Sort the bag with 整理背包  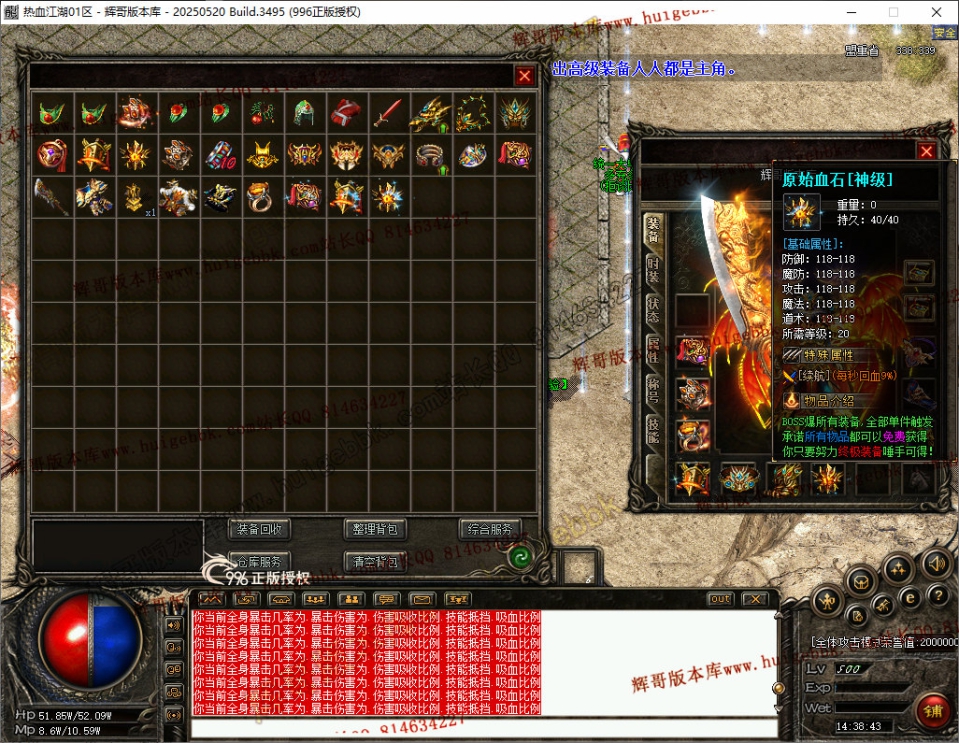375,529
